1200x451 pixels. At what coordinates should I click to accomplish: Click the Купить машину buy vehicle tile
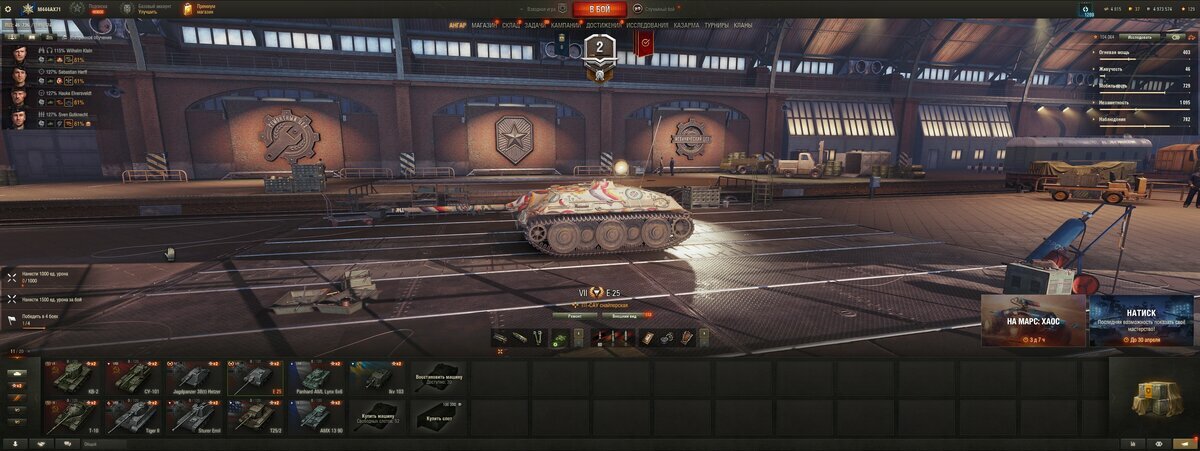click(377, 414)
